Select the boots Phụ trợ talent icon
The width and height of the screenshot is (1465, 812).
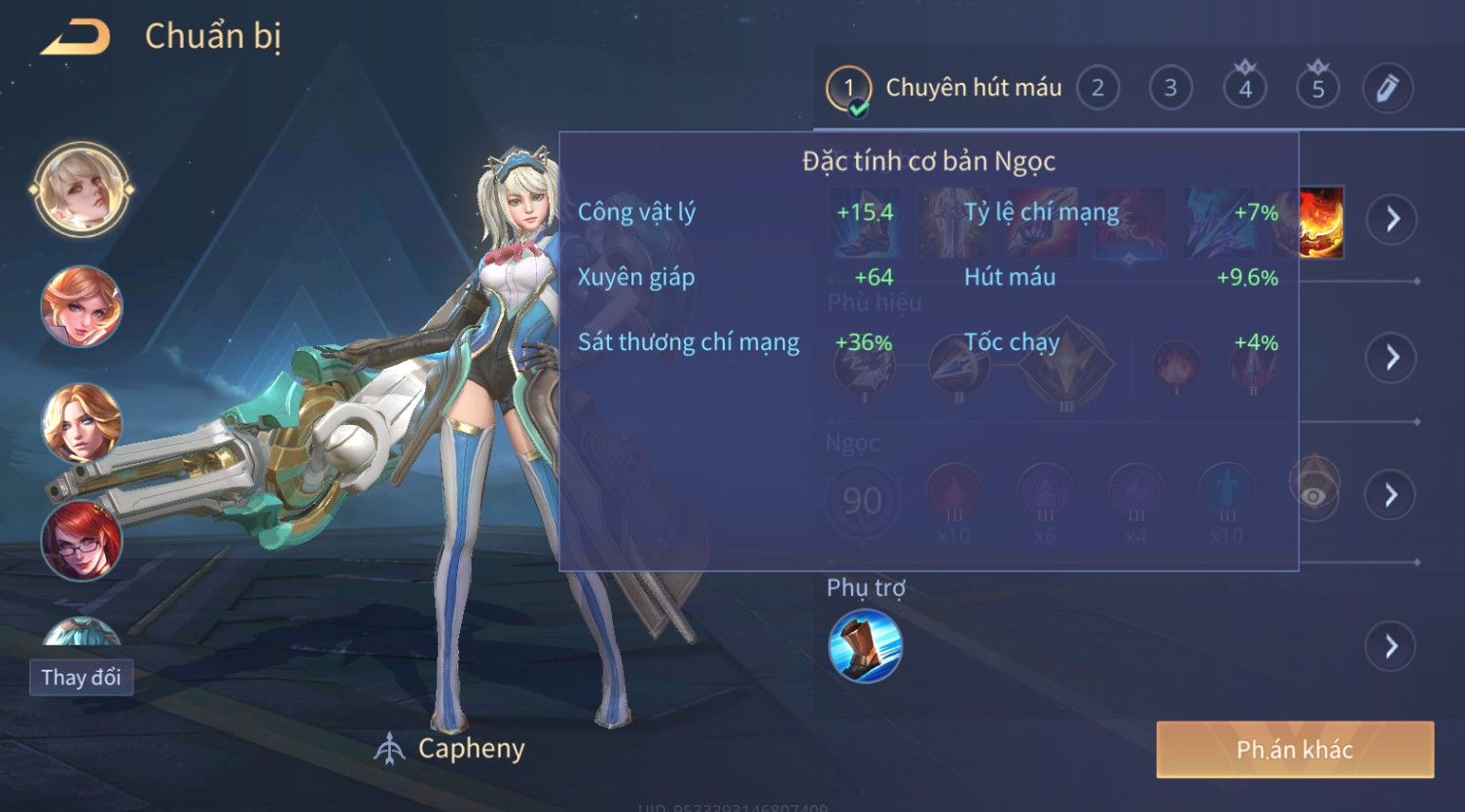(x=865, y=646)
